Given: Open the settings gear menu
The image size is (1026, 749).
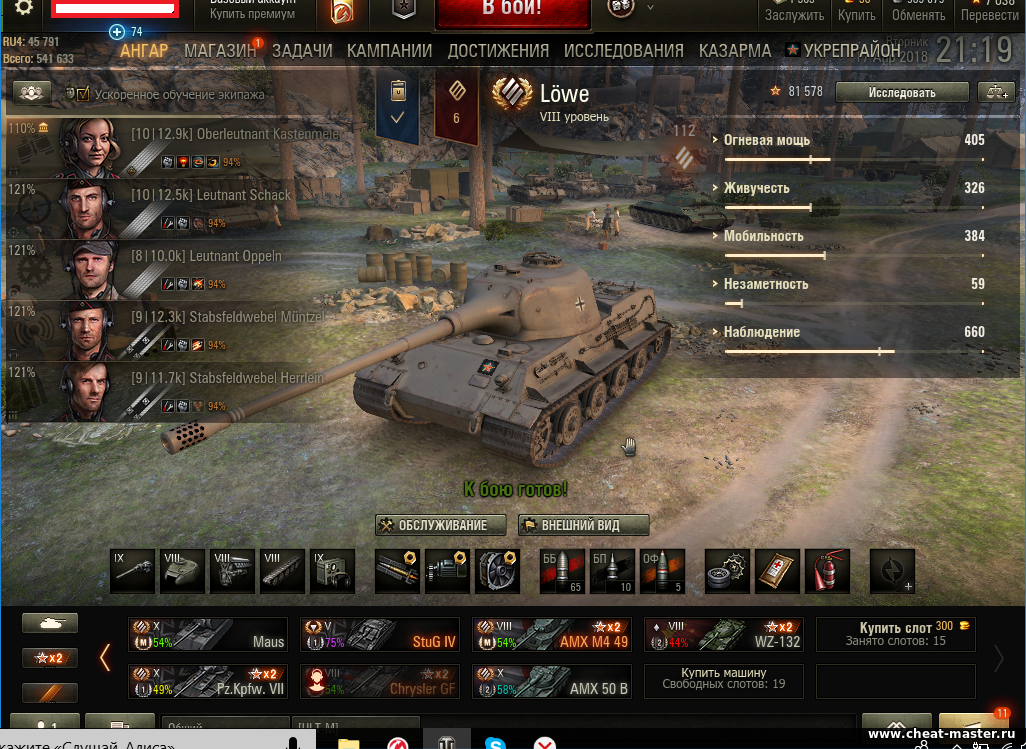Looking at the screenshot, I should click(x=24, y=9).
